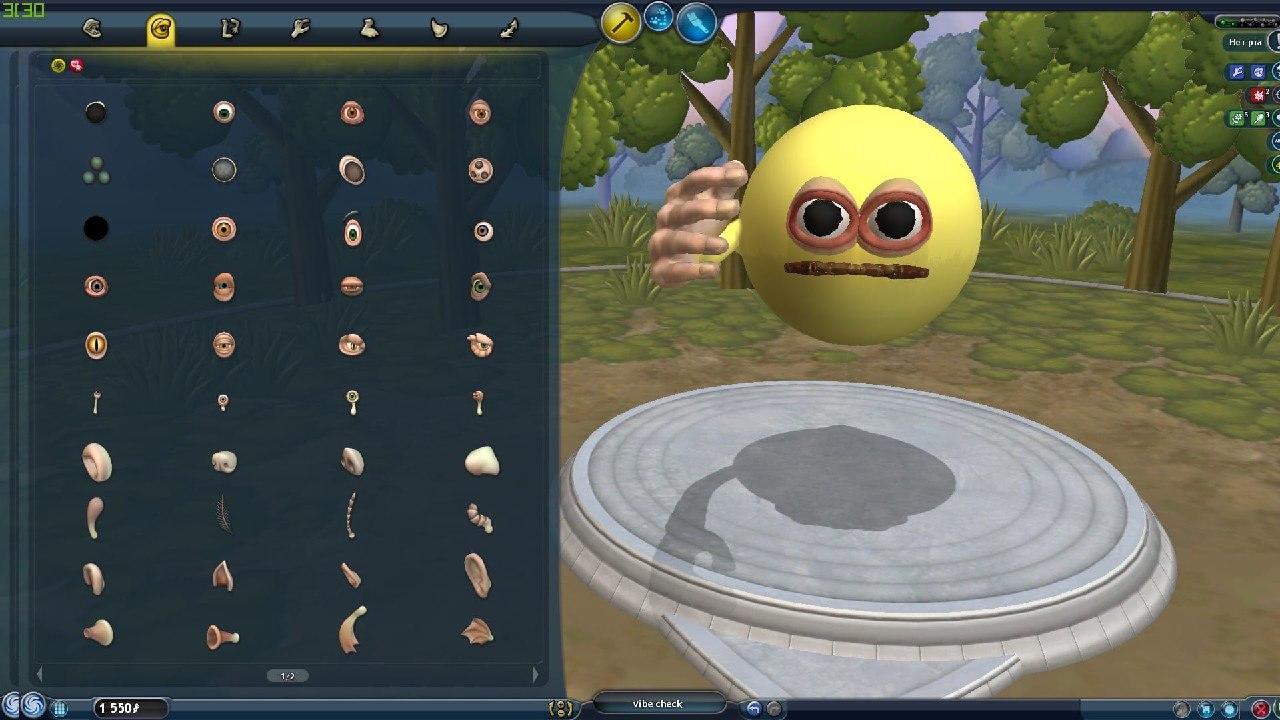Select the leg parts category icon
The height and width of the screenshot is (720, 1280).
(229, 30)
